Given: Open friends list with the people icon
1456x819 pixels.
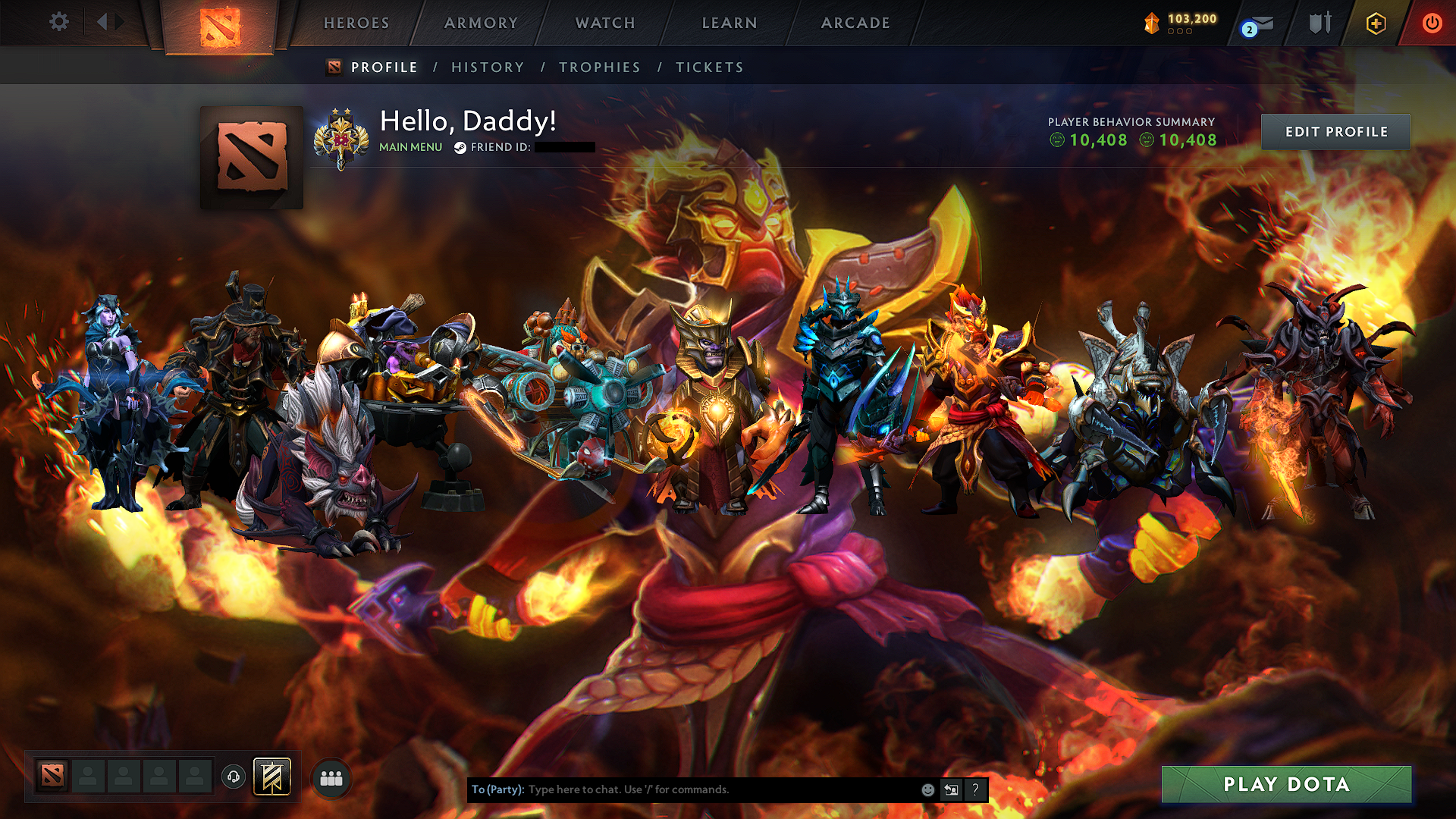Looking at the screenshot, I should (x=330, y=777).
